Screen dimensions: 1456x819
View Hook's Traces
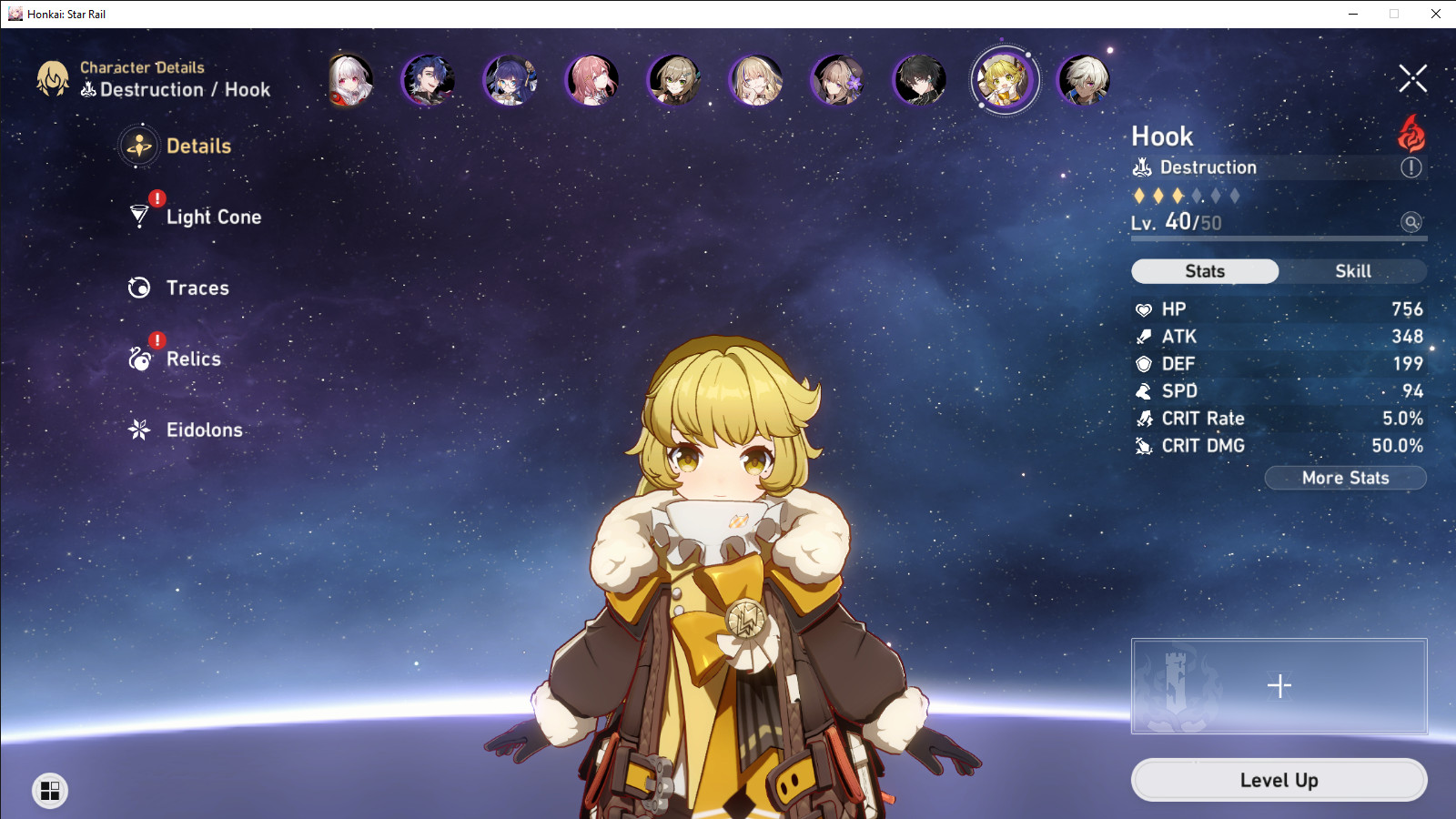(197, 288)
